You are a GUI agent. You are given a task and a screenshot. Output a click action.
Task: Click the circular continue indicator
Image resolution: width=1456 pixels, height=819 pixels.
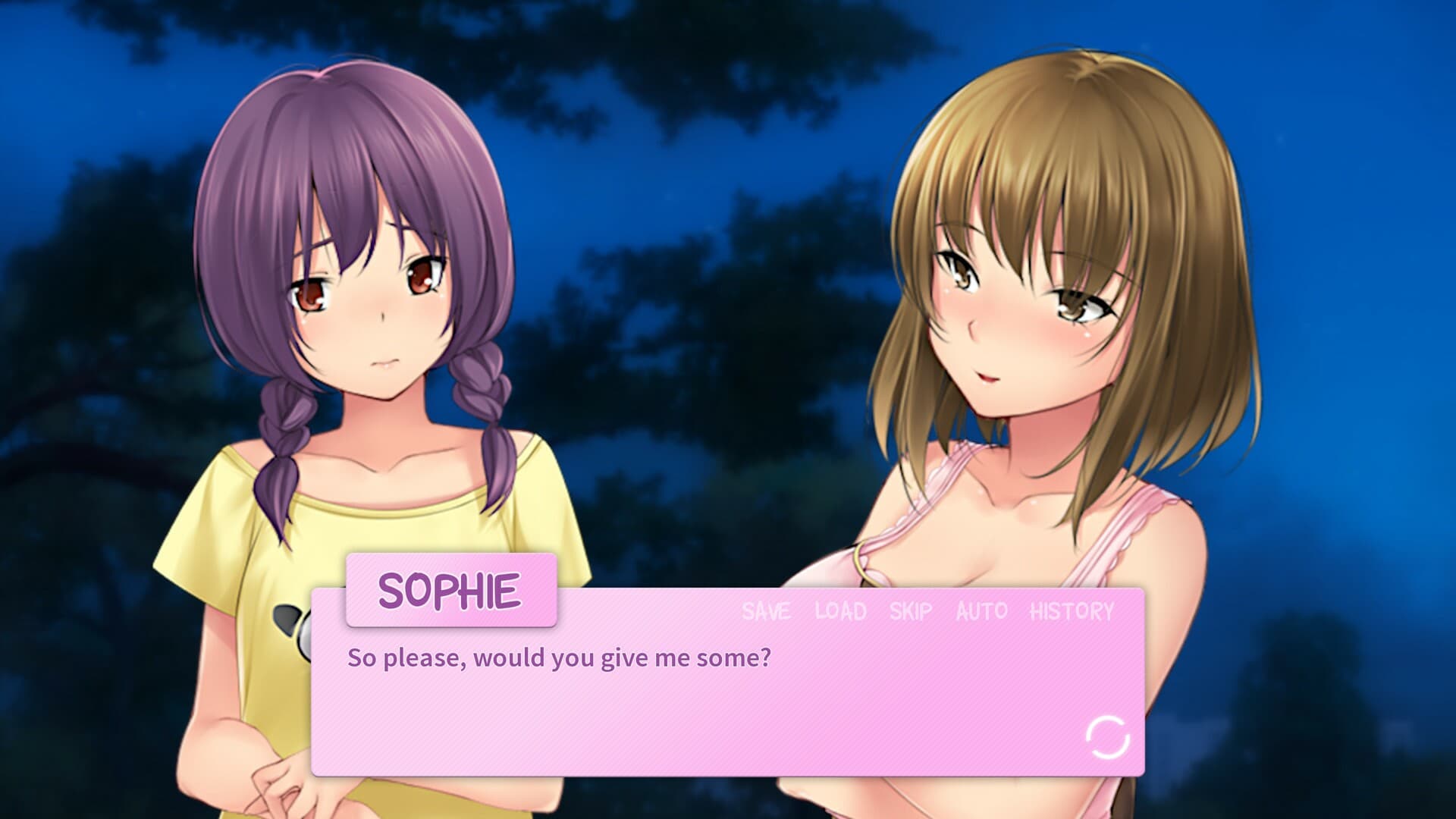[1107, 736]
